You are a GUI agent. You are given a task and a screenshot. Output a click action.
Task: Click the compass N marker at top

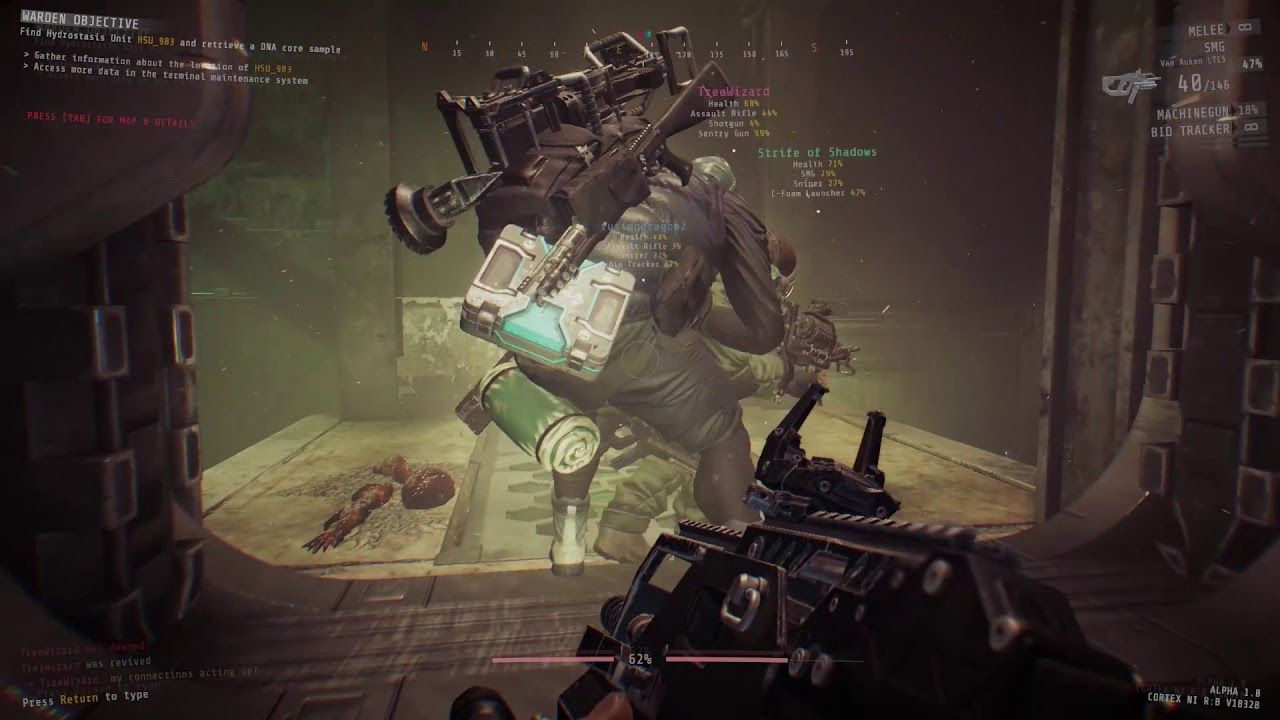click(425, 46)
